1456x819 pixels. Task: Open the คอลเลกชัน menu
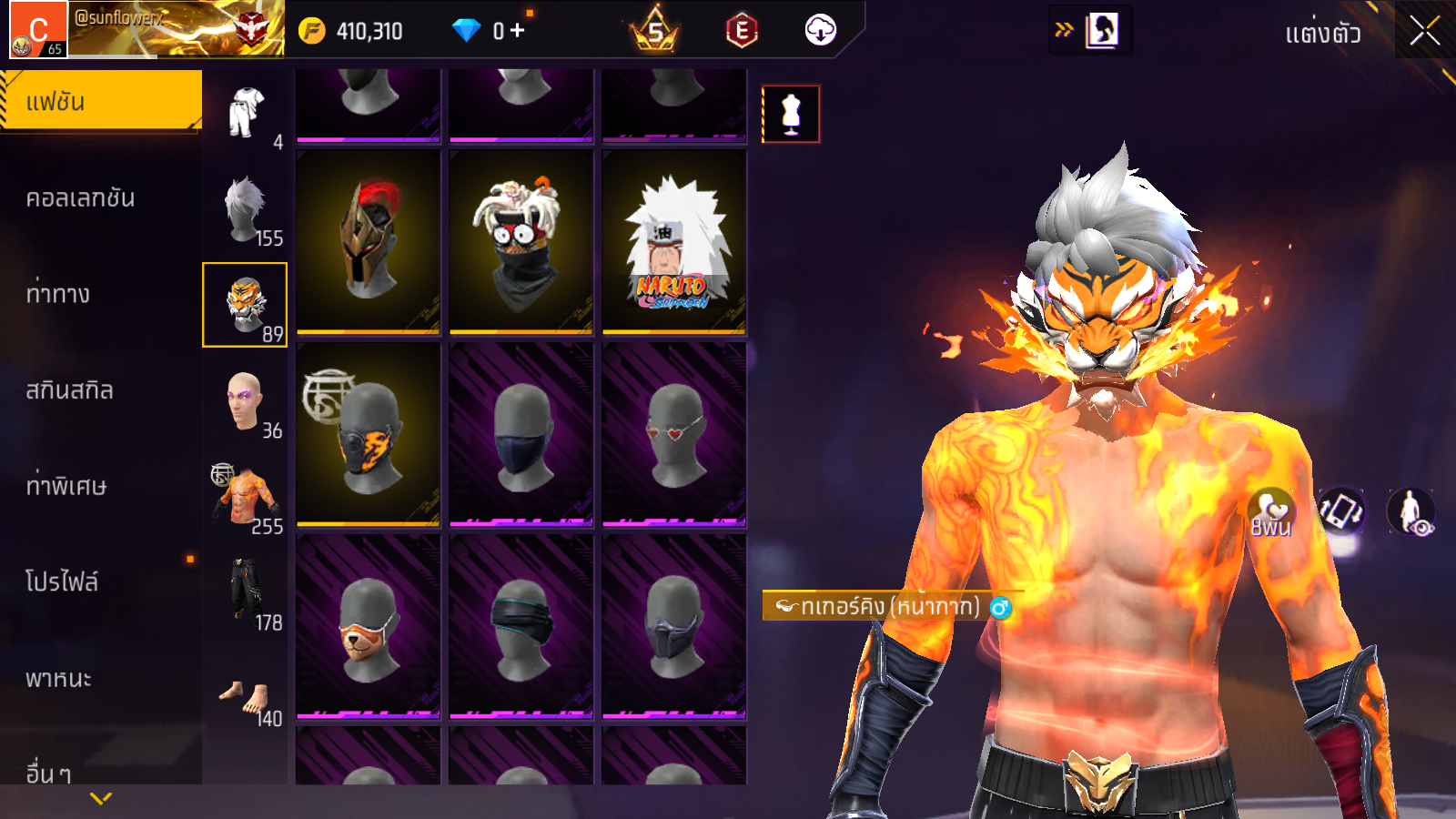pyautogui.click(x=82, y=198)
